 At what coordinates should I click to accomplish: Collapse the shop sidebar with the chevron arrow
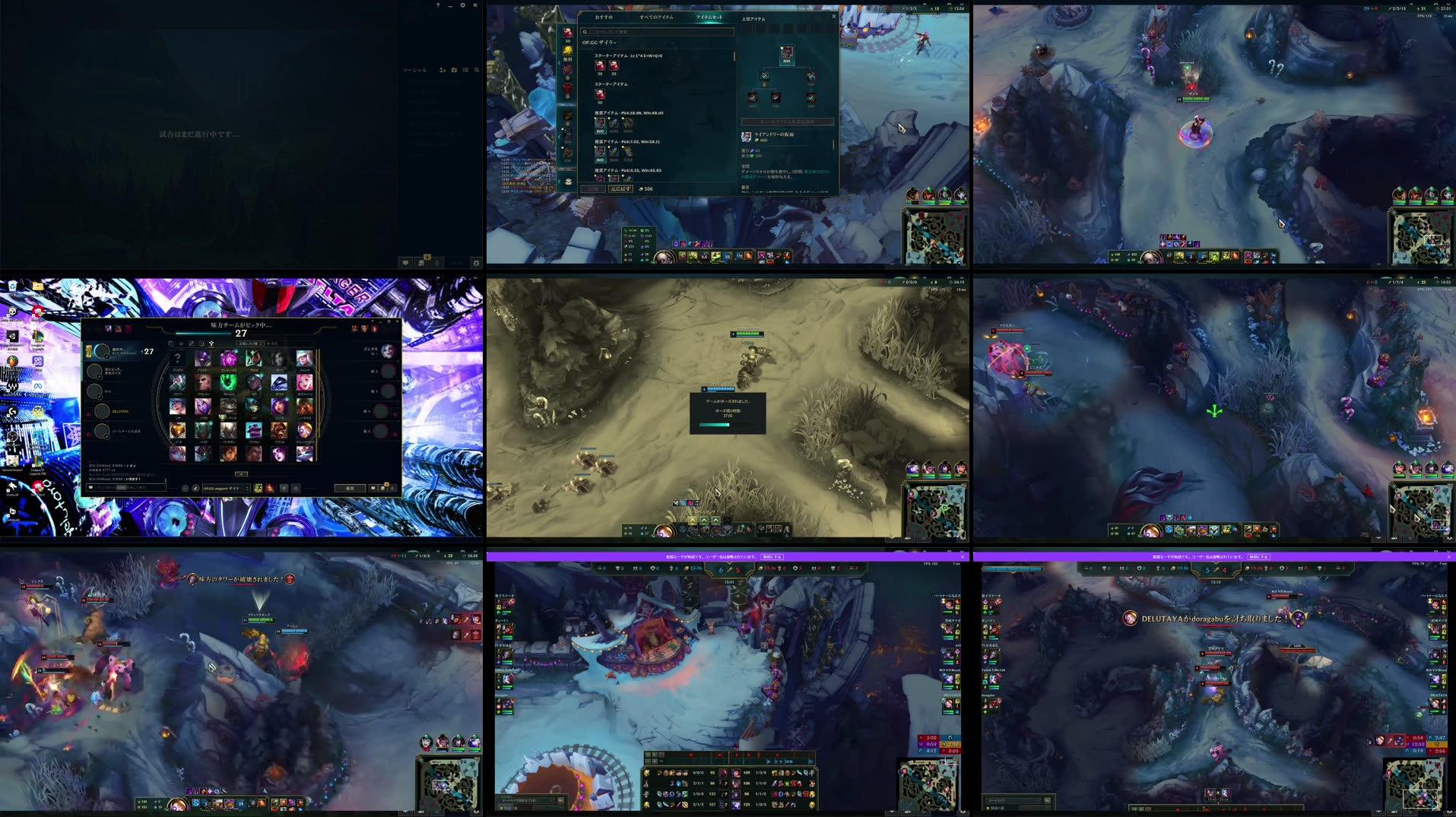pos(560,63)
